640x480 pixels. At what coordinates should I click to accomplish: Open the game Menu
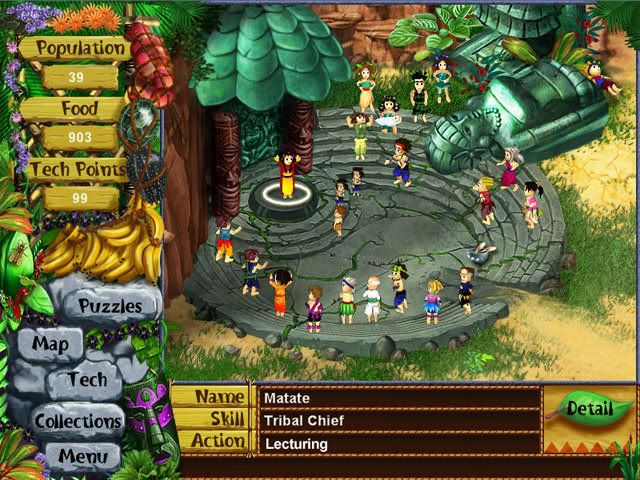point(83,458)
